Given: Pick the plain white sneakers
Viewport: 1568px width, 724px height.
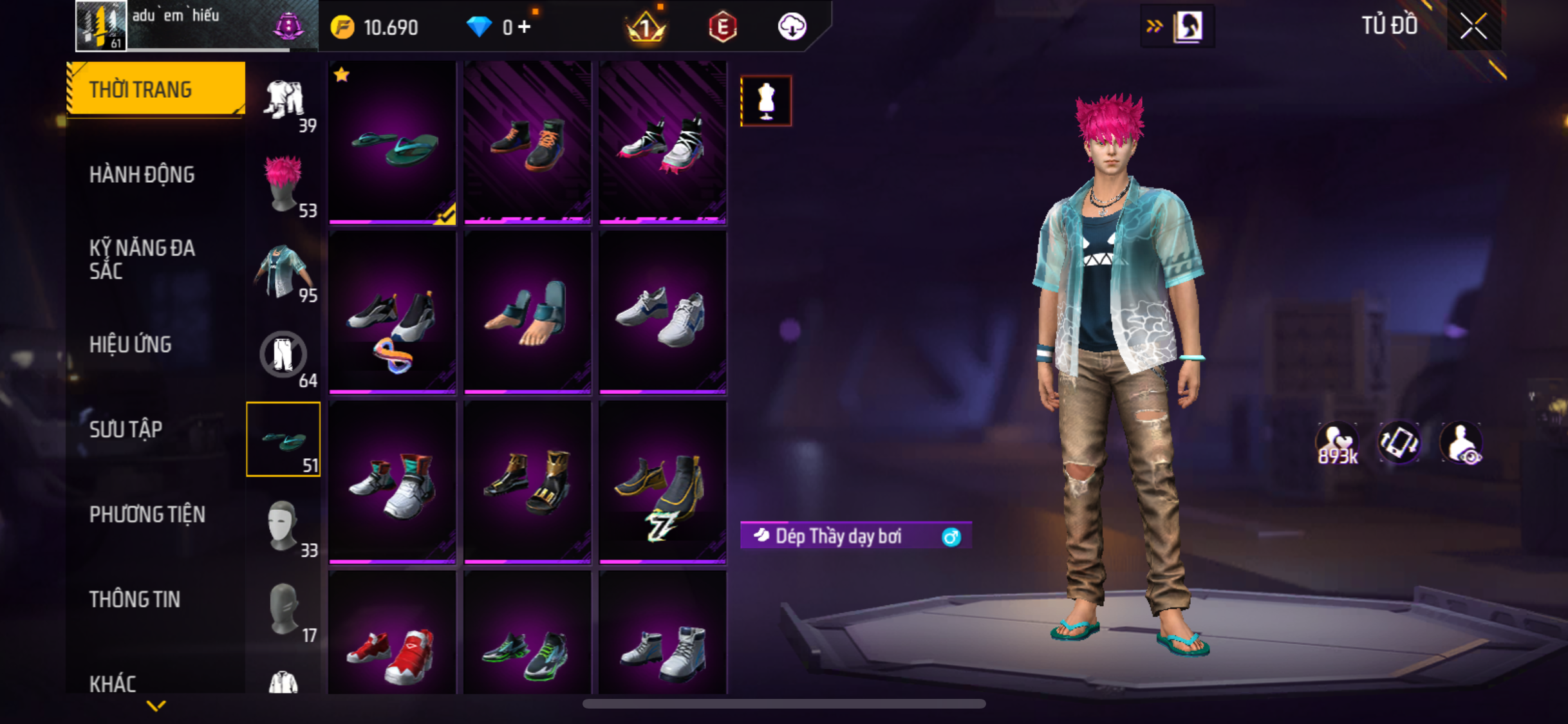Looking at the screenshot, I should (662, 313).
